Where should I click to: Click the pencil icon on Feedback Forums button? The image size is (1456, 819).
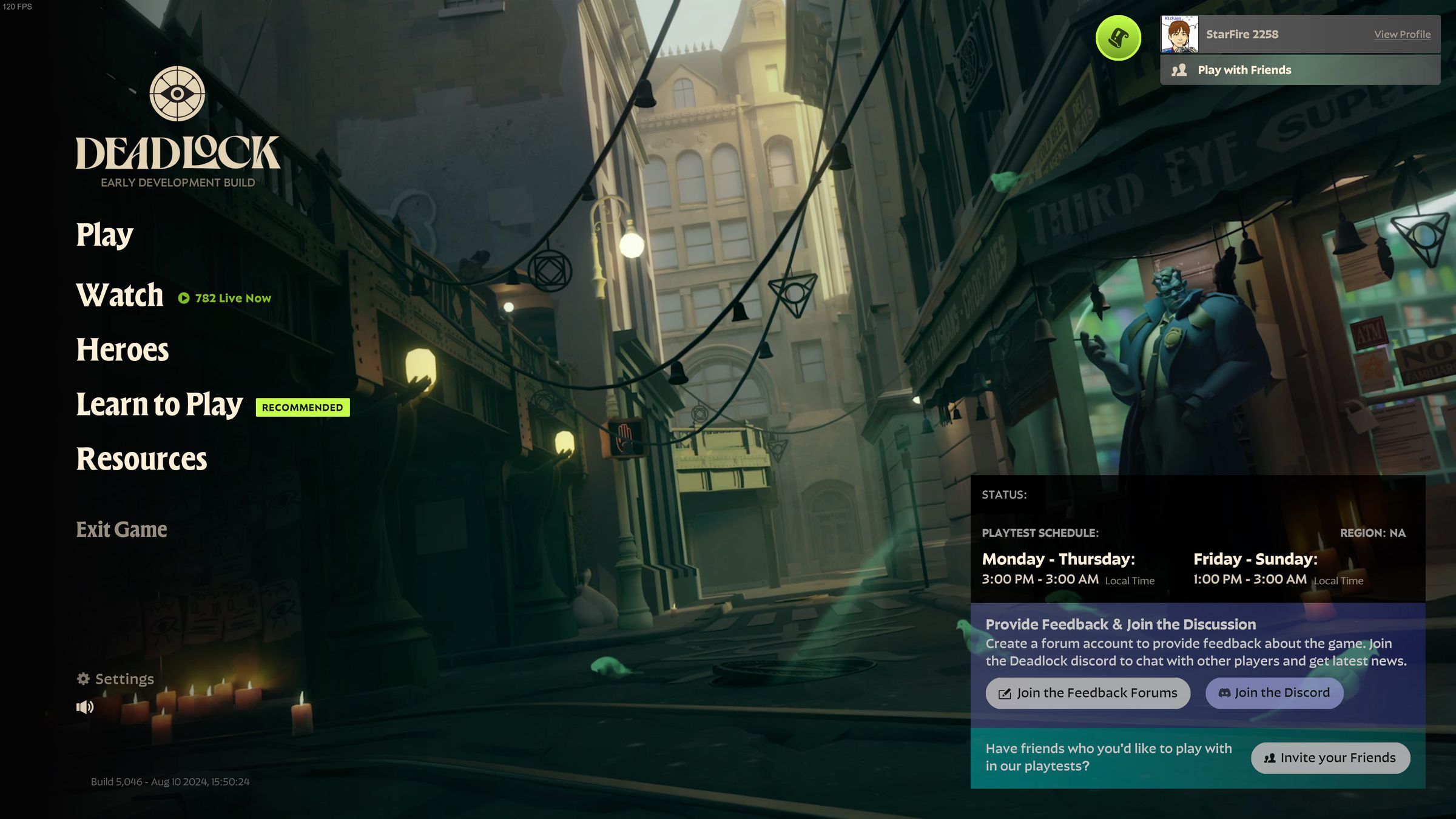pos(1005,693)
